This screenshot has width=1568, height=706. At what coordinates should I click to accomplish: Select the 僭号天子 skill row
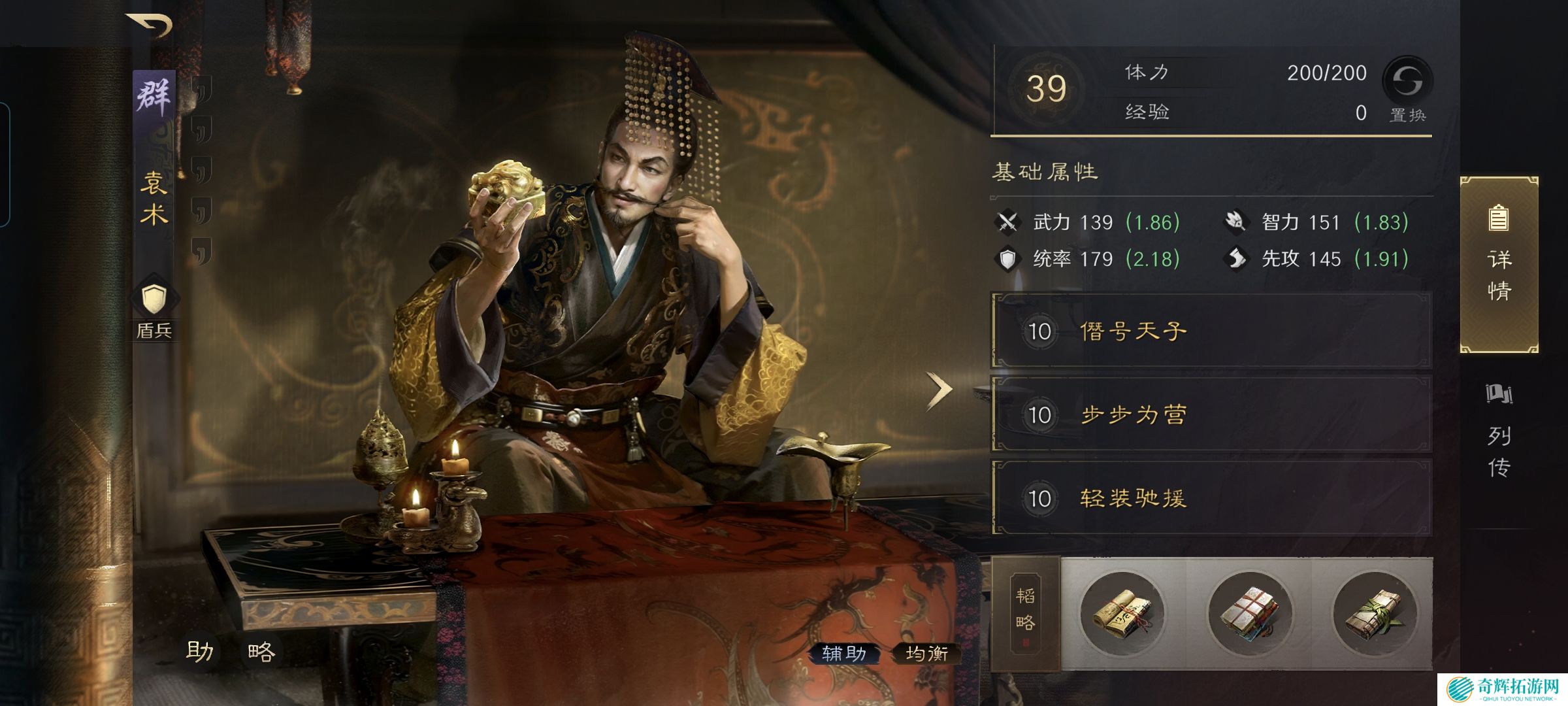click(1212, 331)
